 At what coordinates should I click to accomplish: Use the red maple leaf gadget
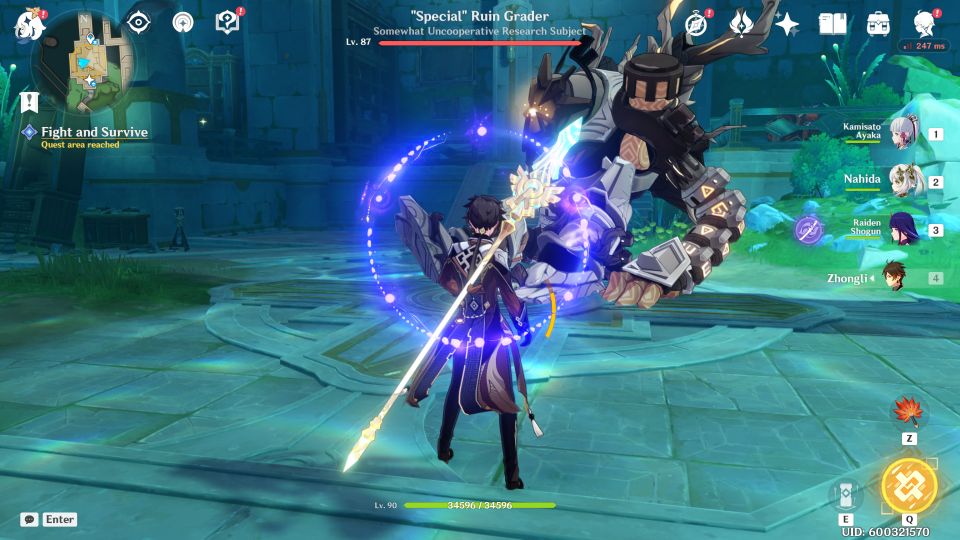coord(909,411)
